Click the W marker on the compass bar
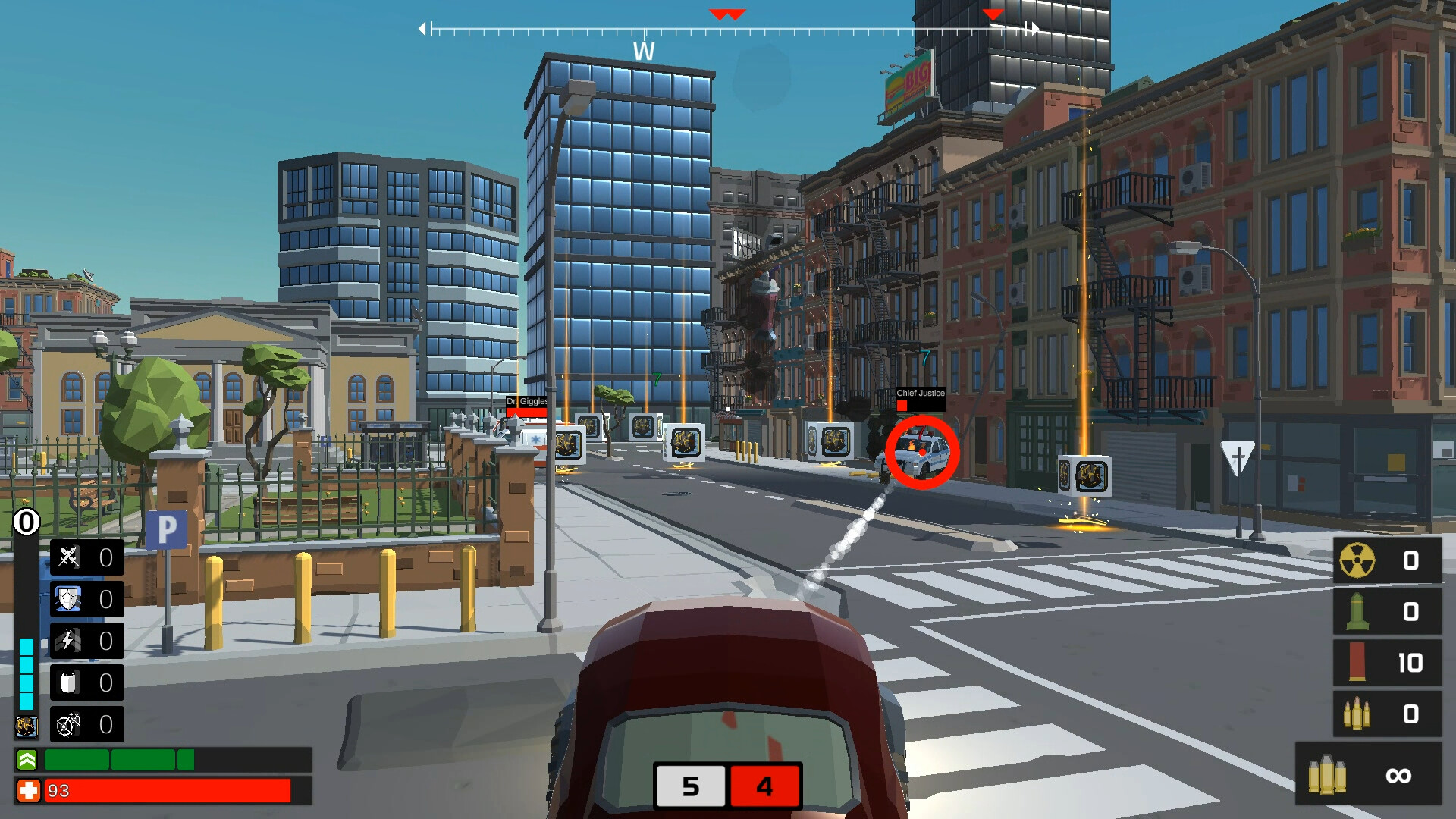1456x819 pixels. (644, 52)
